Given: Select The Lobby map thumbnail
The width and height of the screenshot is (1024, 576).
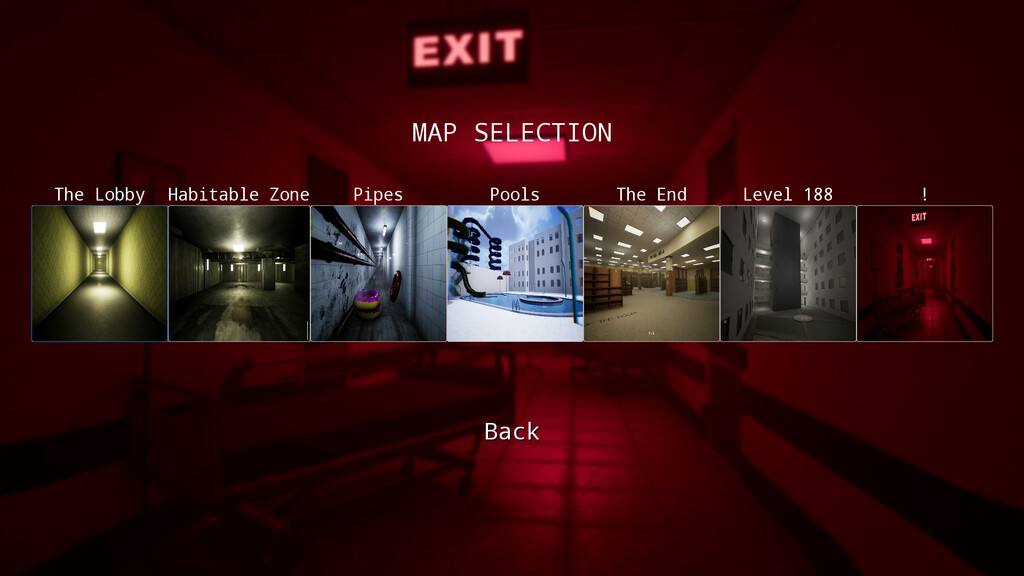Looking at the screenshot, I should click(x=99, y=273).
